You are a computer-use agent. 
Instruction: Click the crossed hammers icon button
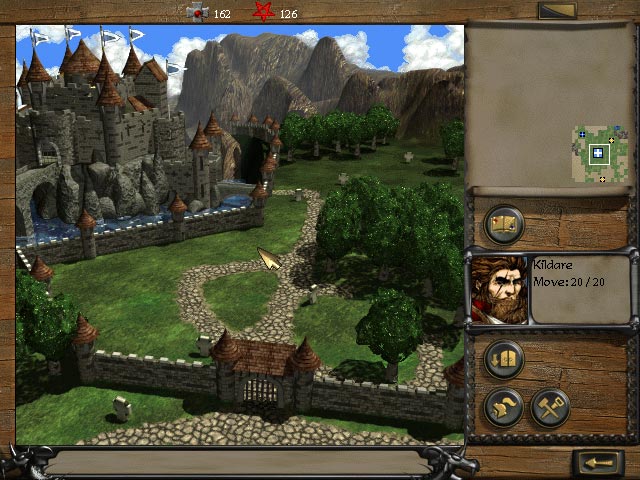pyautogui.click(x=550, y=406)
